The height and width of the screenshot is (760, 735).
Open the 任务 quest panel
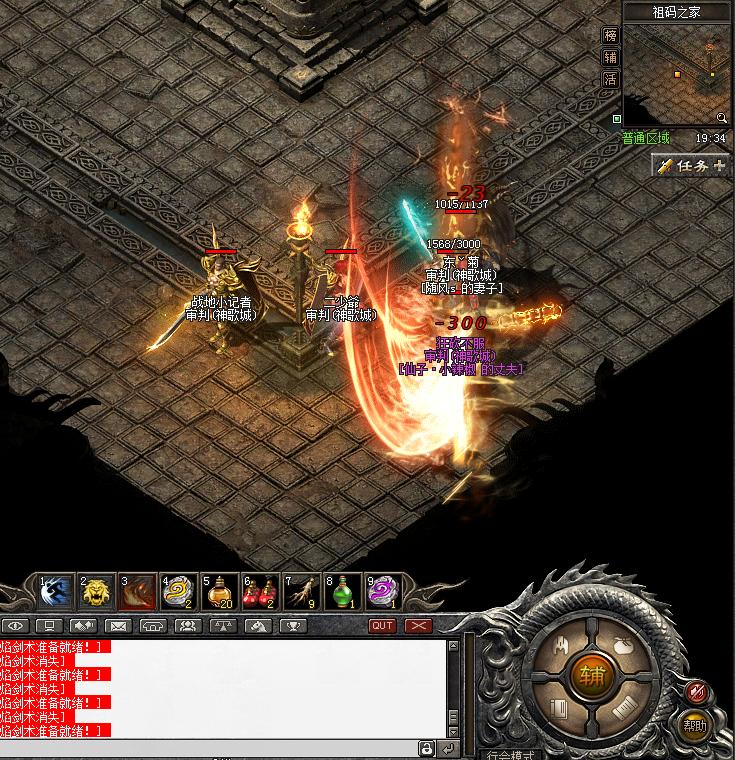point(691,166)
